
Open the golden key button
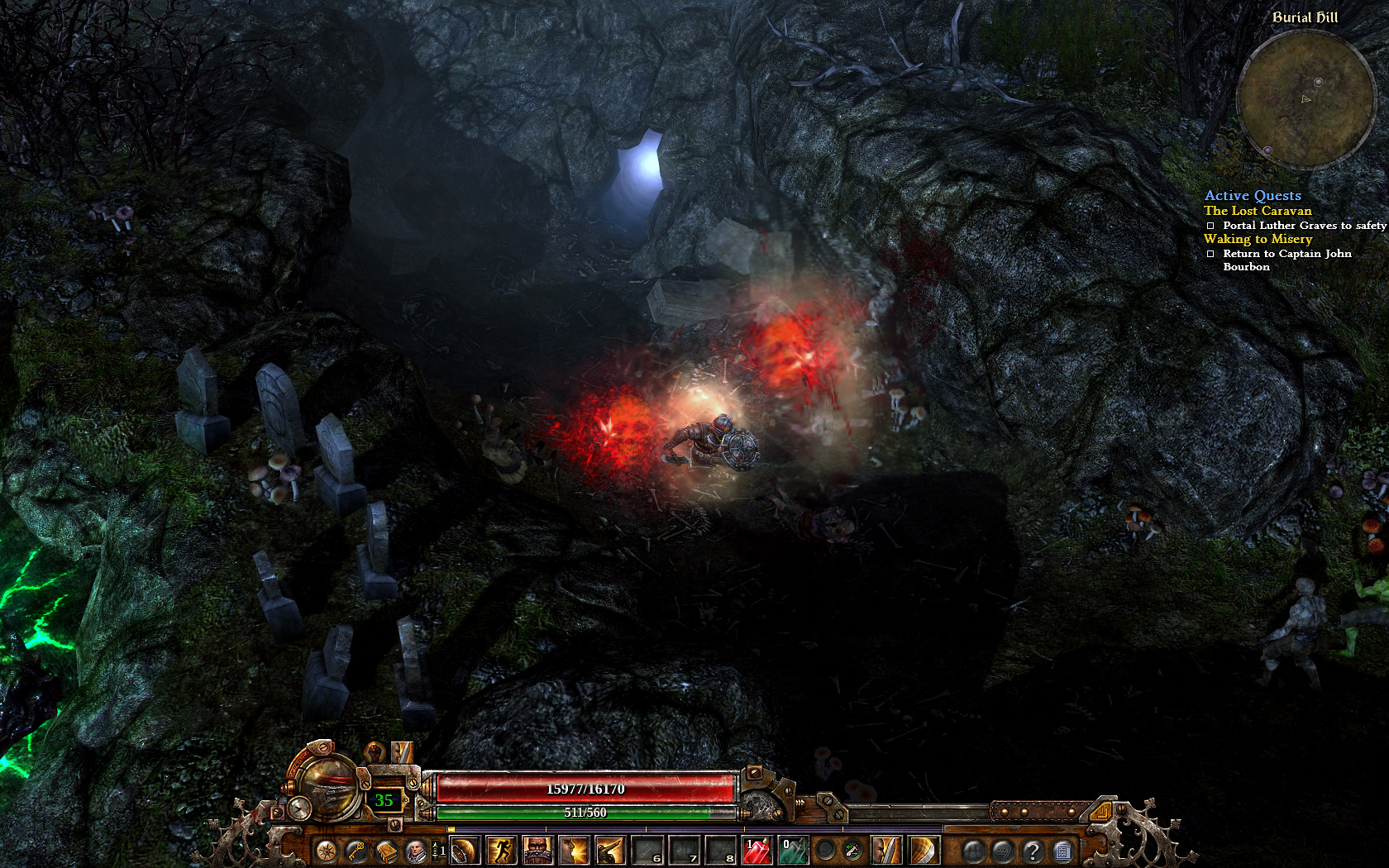[356, 850]
